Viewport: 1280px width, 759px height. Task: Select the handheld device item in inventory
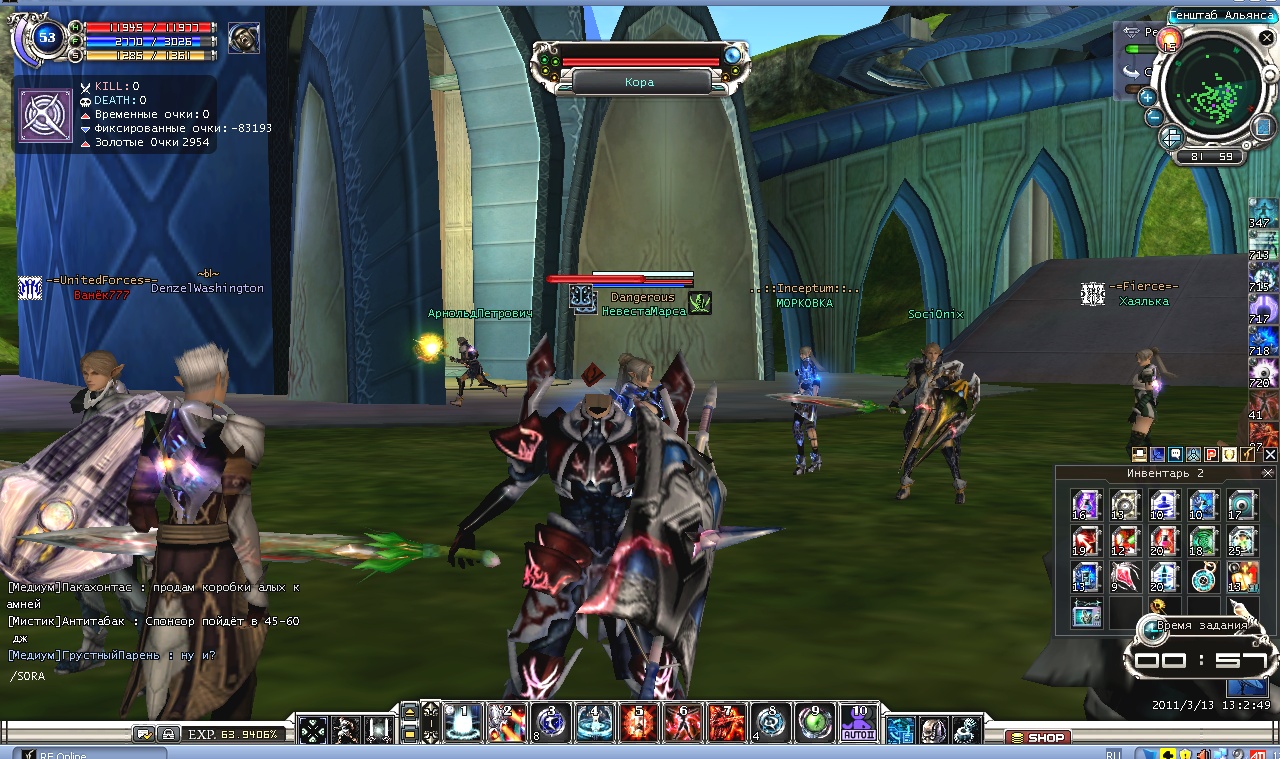1085,612
